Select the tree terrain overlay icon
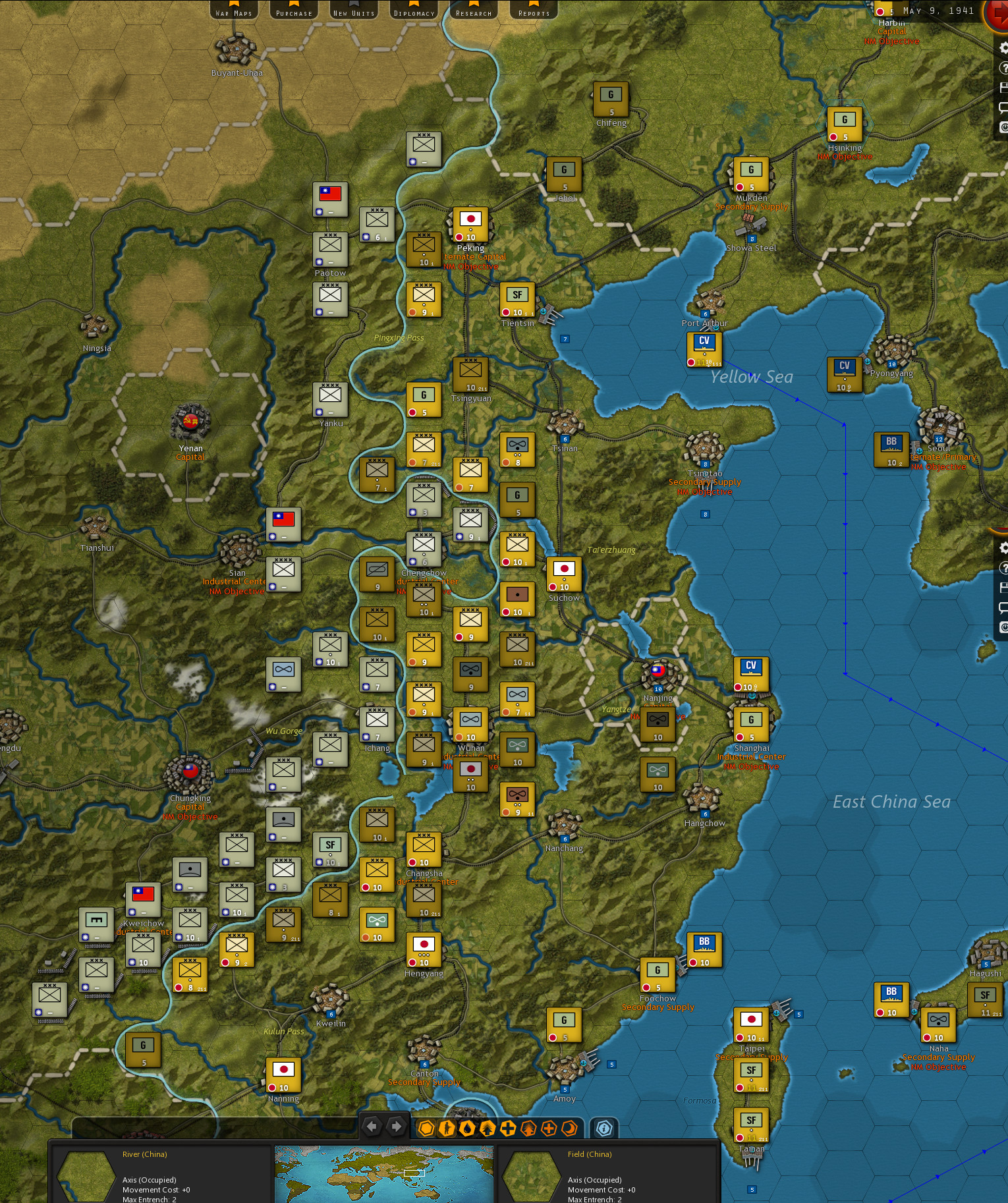Screen dimensions: 1008x1203 528,1127
